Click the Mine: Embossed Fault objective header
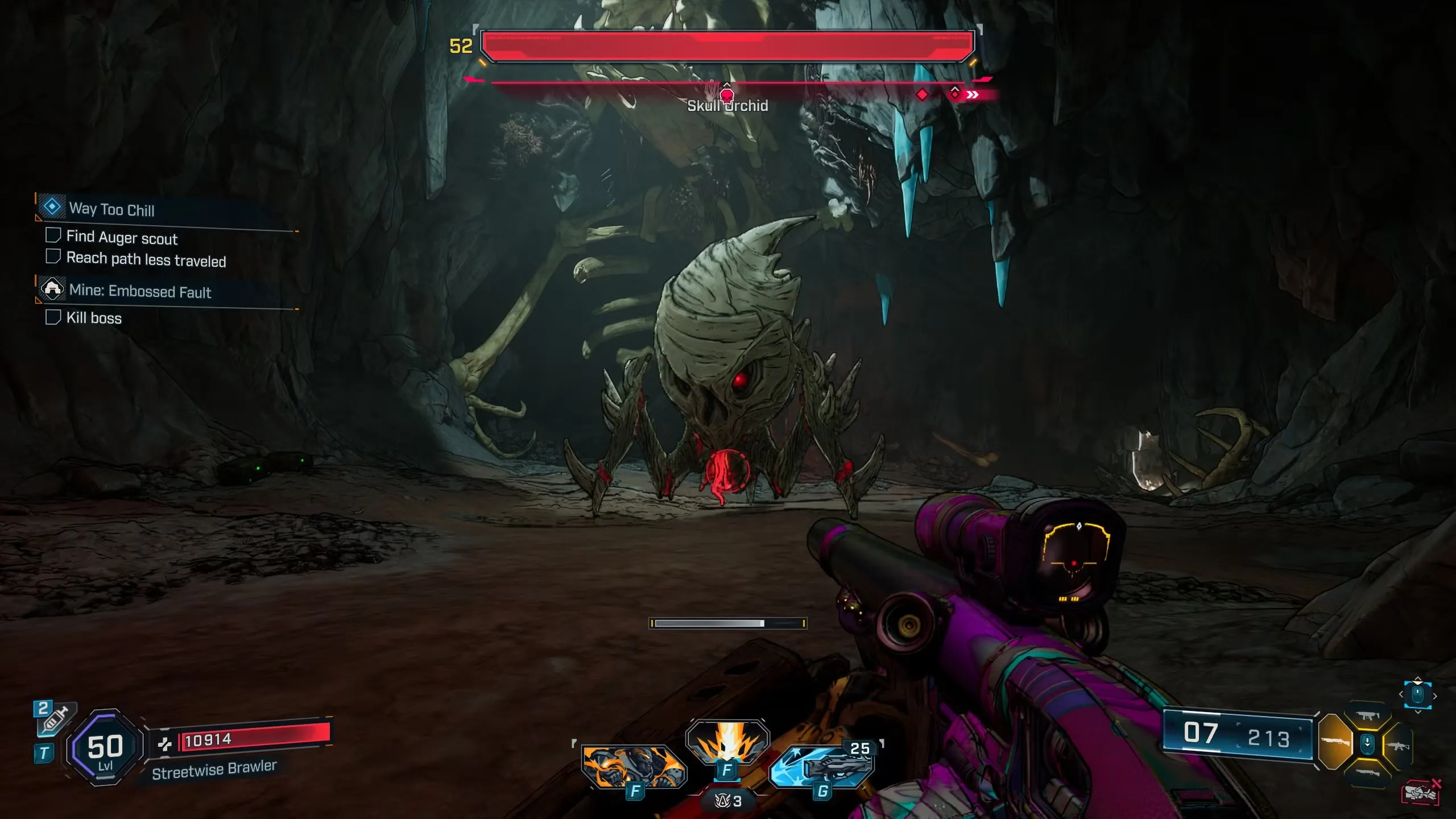The image size is (1456, 819). pyautogui.click(x=140, y=291)
